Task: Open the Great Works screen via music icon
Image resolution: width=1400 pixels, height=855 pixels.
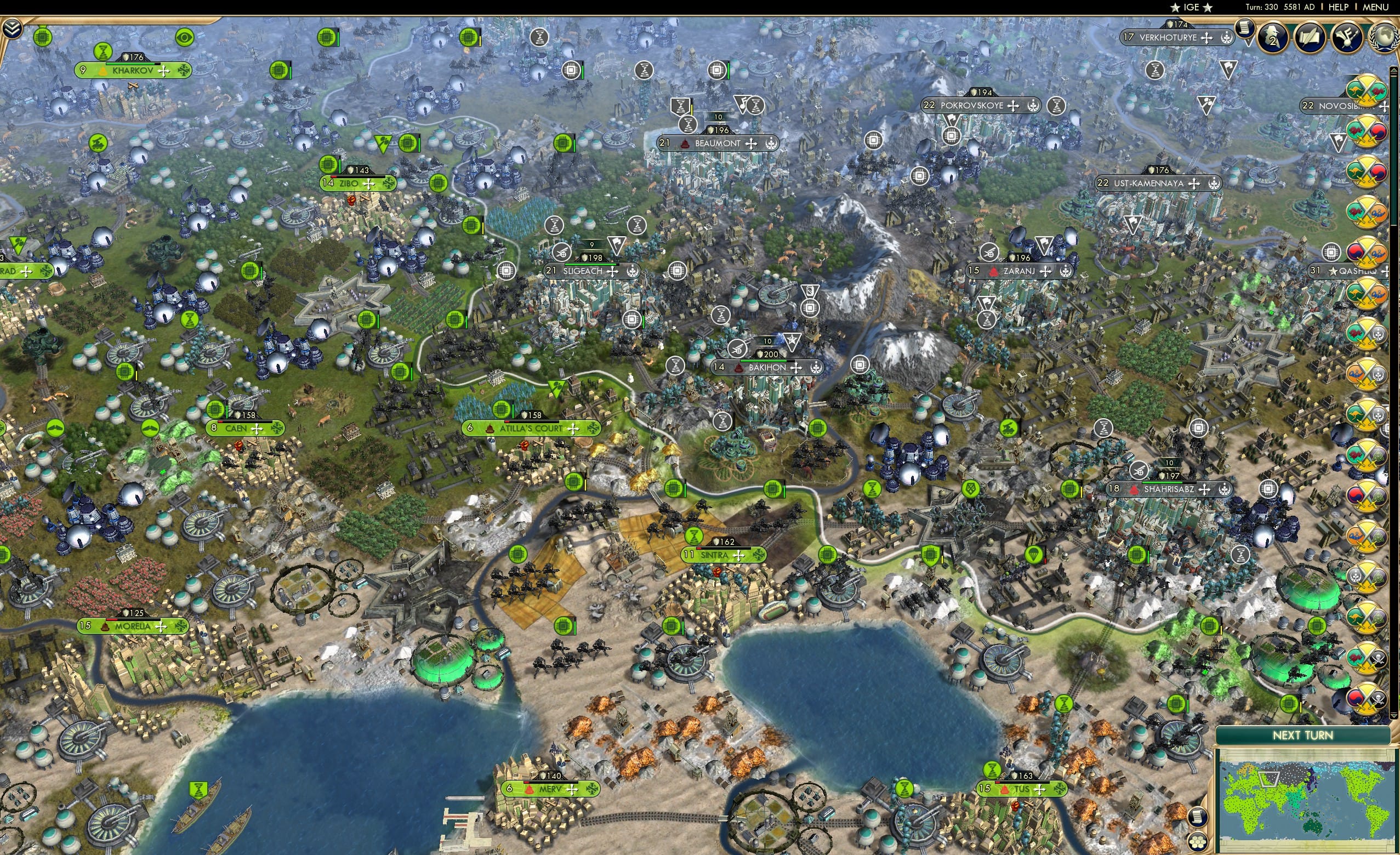Action: click(1347, 37)
